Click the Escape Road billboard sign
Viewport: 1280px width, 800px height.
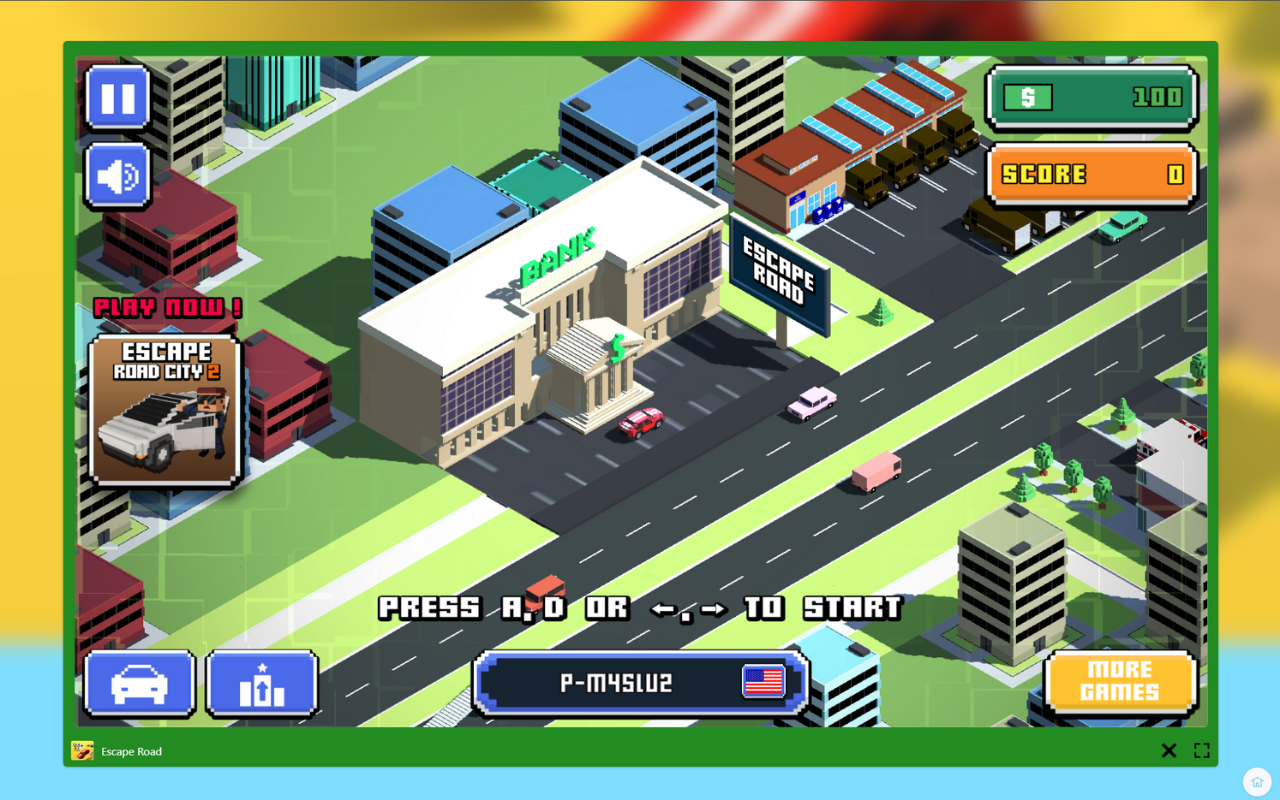[782, 267]
